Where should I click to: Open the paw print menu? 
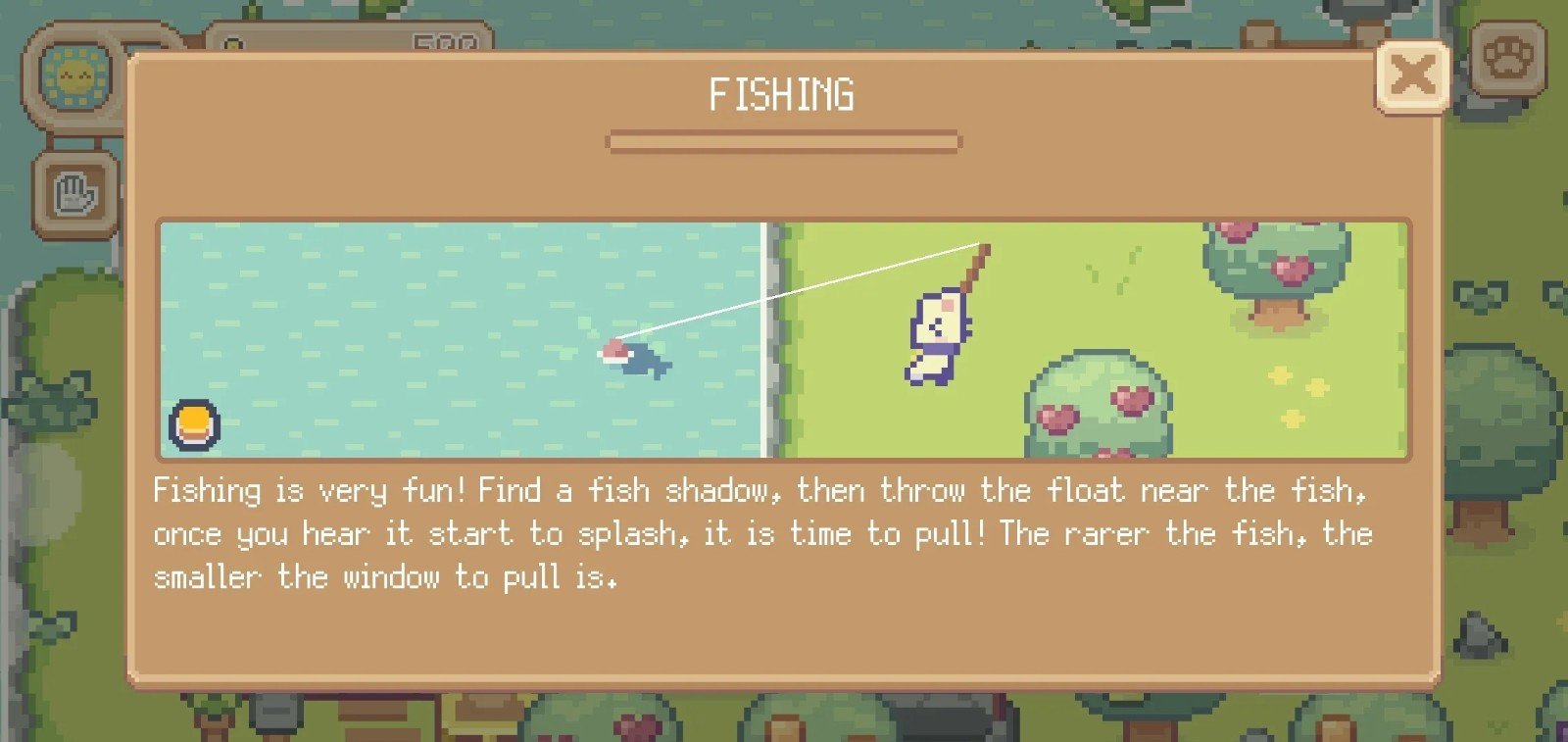pyautogui.click(x=1509, y=59)
